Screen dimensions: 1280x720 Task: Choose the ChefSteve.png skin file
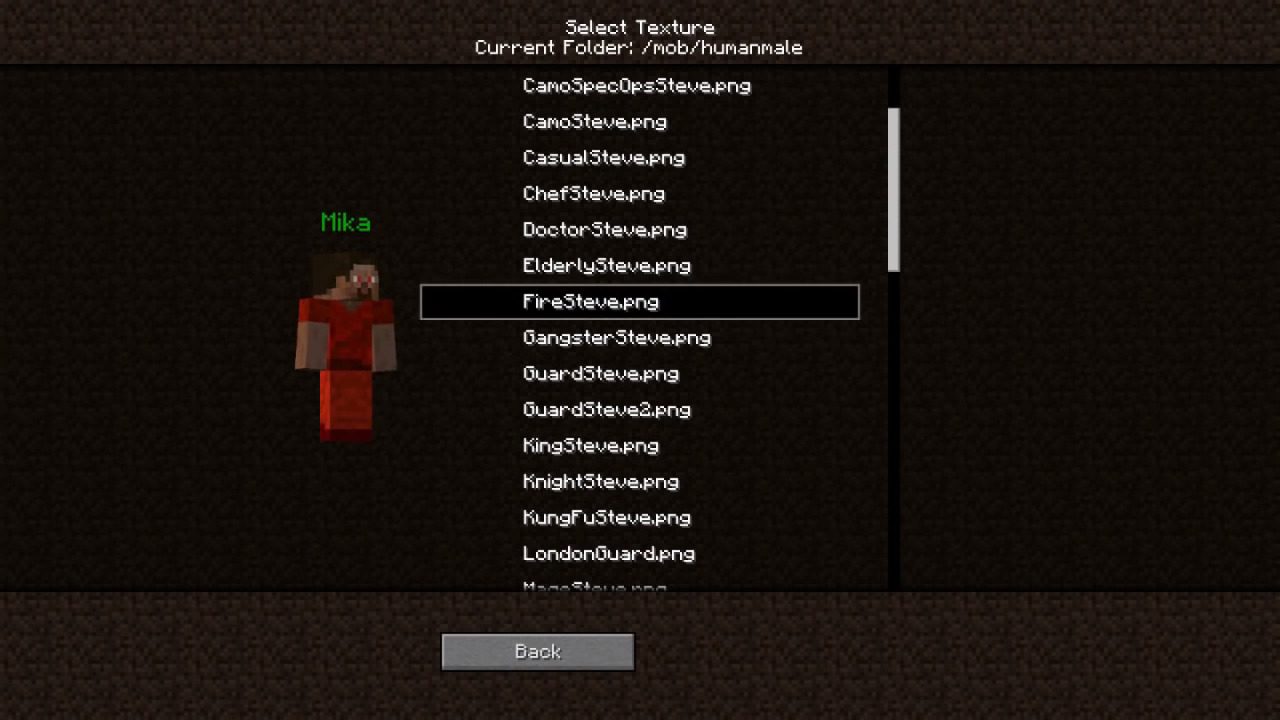[594, 194]
